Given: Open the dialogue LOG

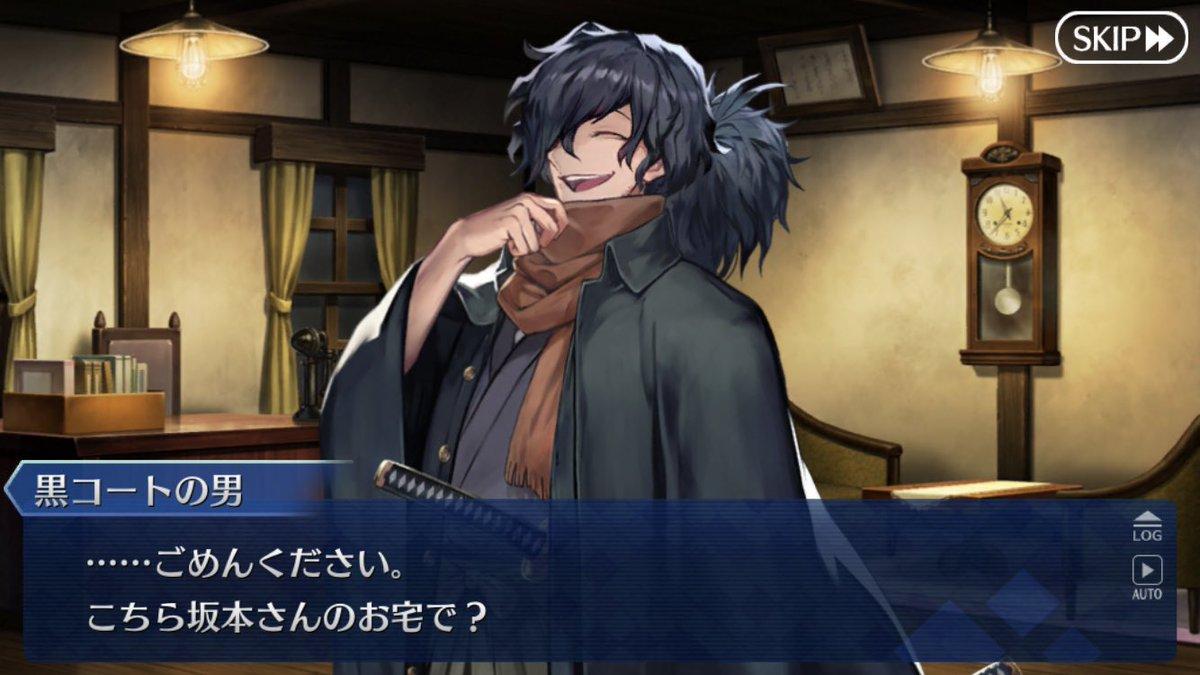Looking at the screenshot, I should tap(1147, 526).
